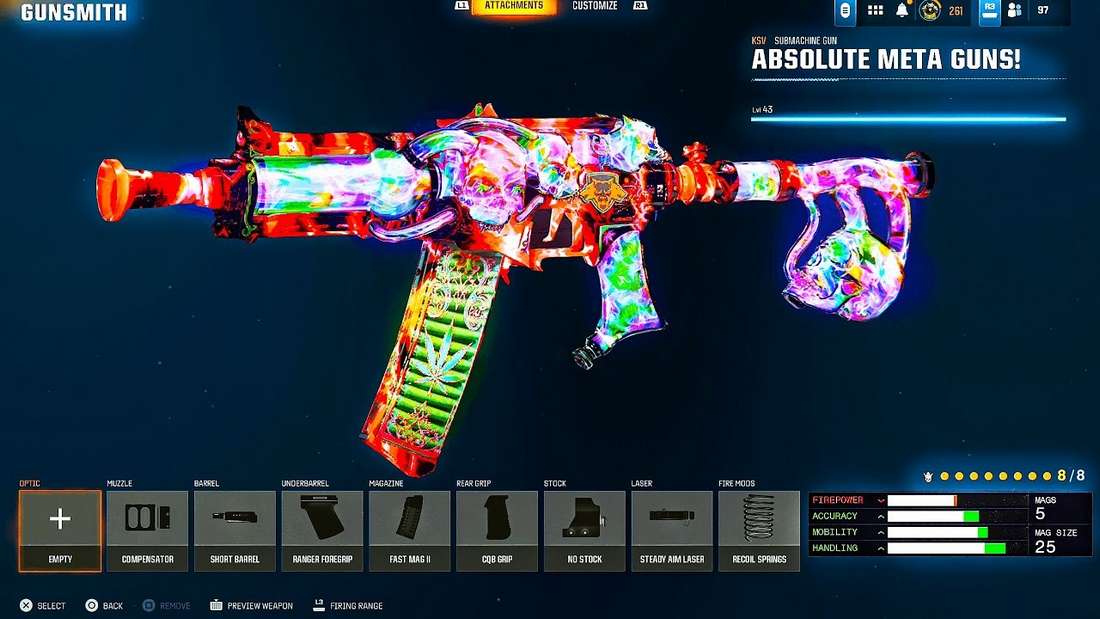
Task: Select the Ranger Foregrip underbarrel slot
Action: [x=322, y=530]
